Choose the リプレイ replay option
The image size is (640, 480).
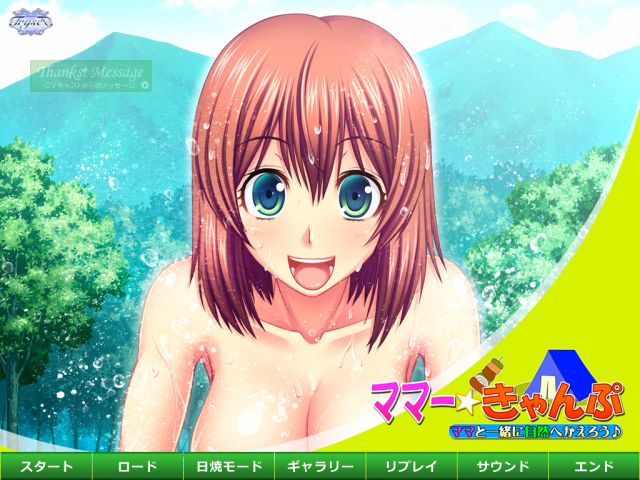[411, 466]
